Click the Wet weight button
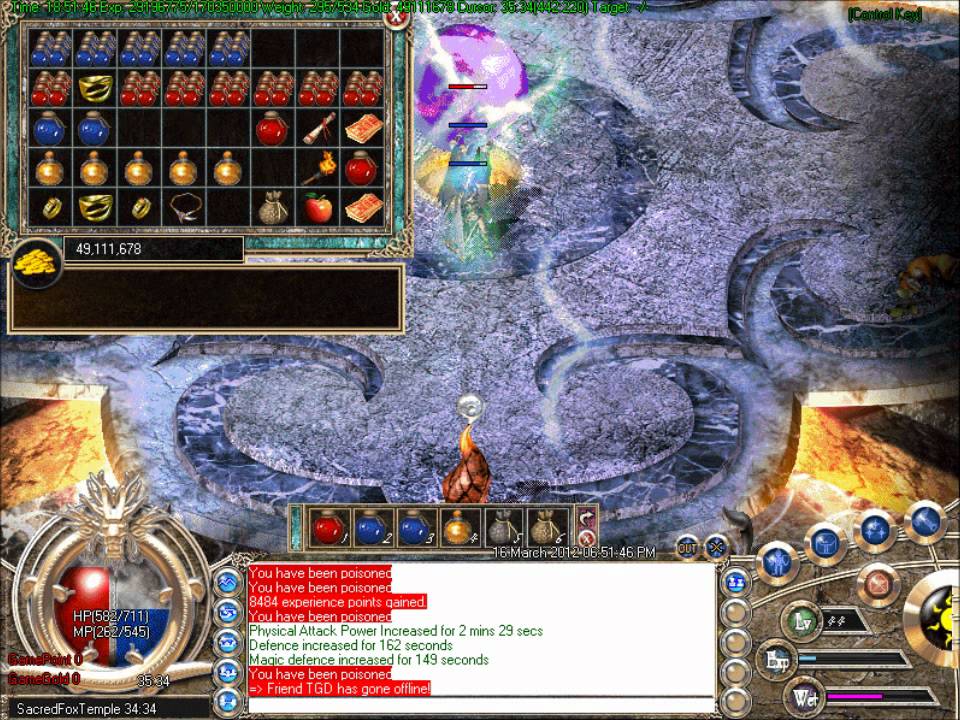The width and height of the screenshot is (960, 720). pyautogui.click(x=804, y=696)
